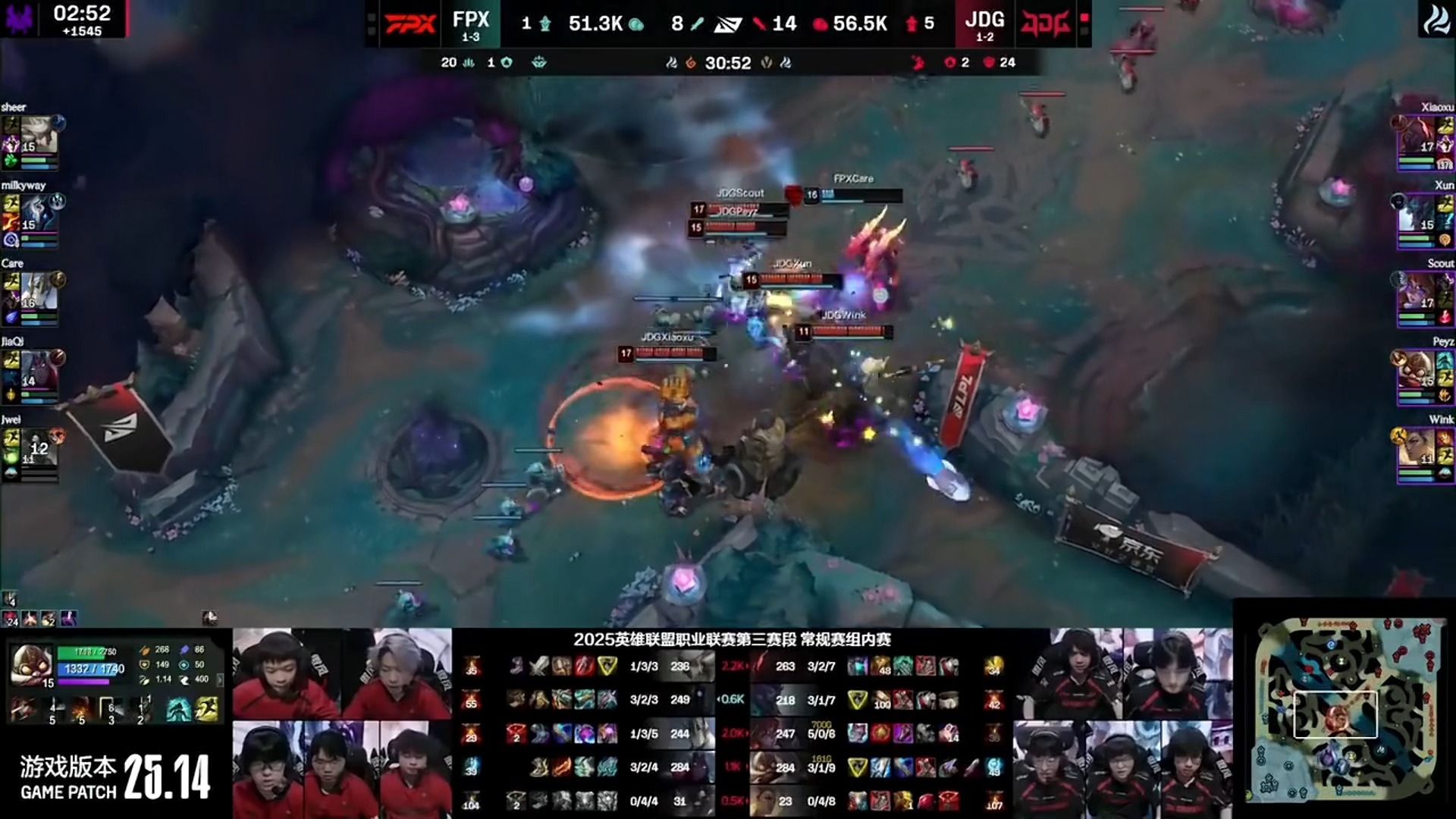The height and width of the screenshot is (819, 1456).
Task: Select Jwei's champion portrait
Action: click(39, 447)
